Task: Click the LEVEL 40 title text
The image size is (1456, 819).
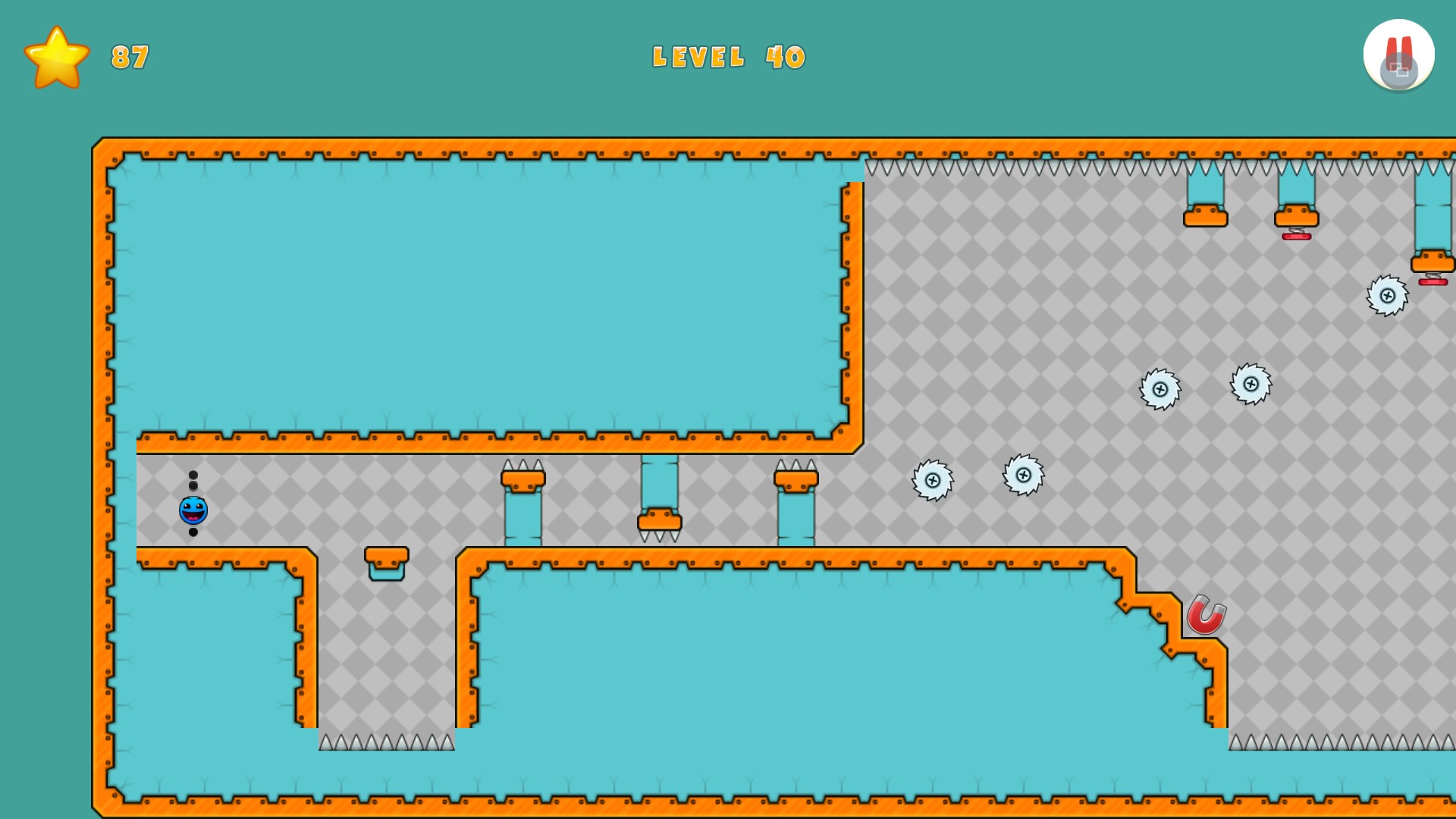Action: (728, 57)
